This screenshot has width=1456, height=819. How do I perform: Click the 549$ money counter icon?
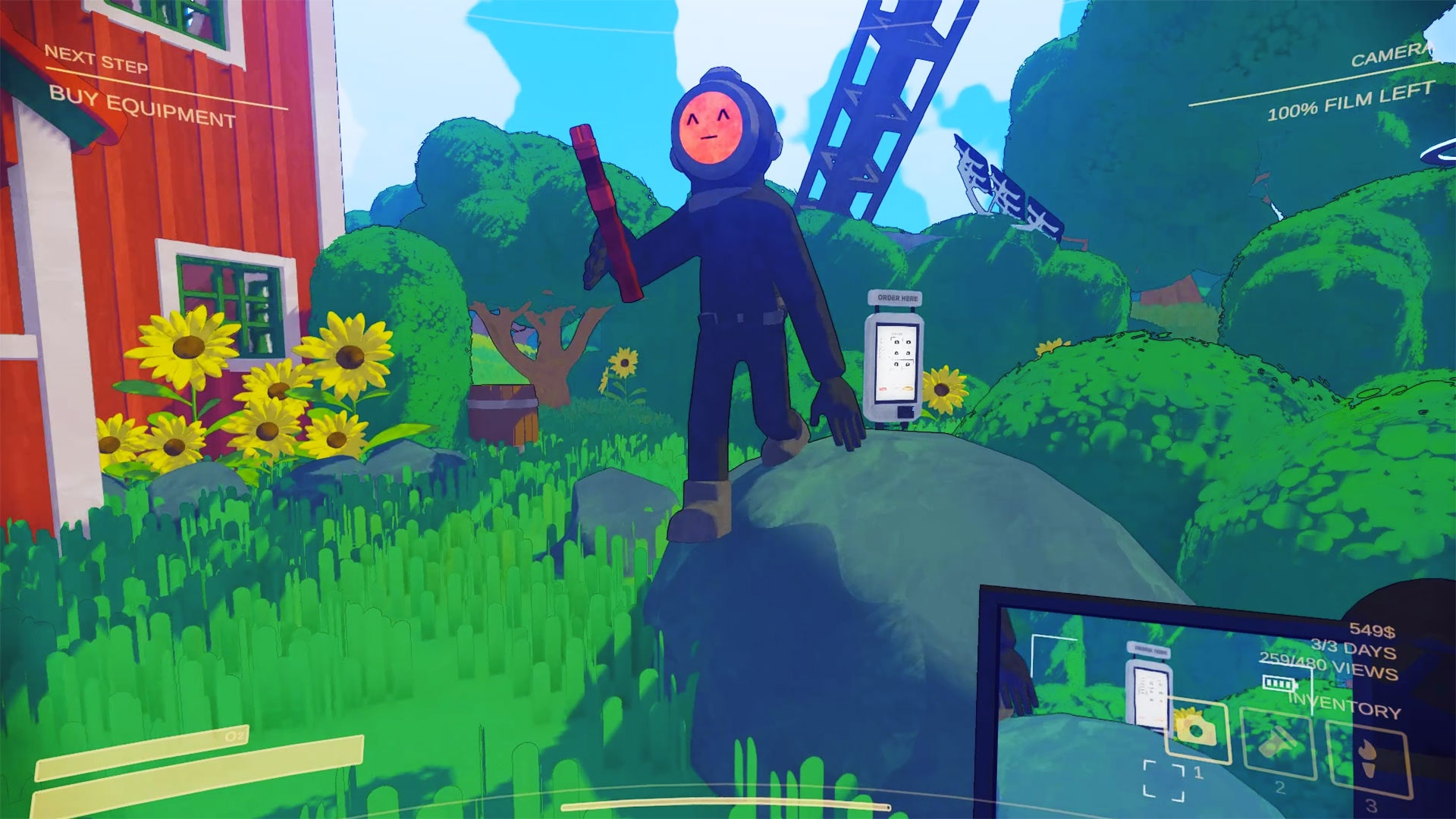(1374, 629)
